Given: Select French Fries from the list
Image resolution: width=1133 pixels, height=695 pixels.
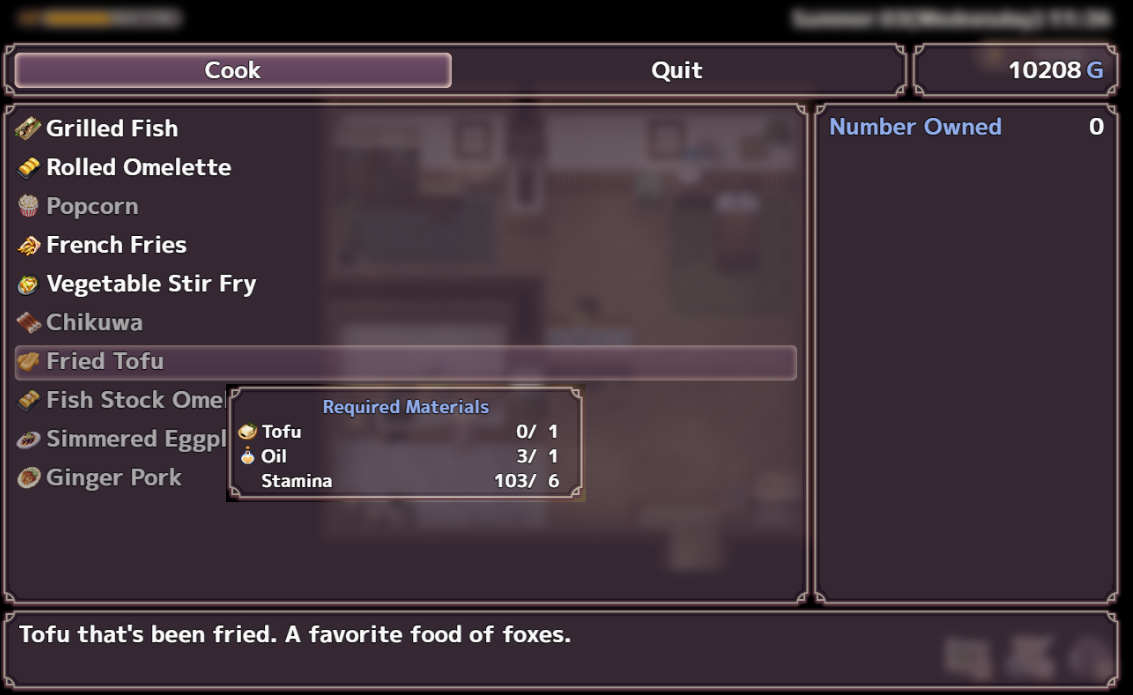Looking at the screenshot, I should [116, 245].
